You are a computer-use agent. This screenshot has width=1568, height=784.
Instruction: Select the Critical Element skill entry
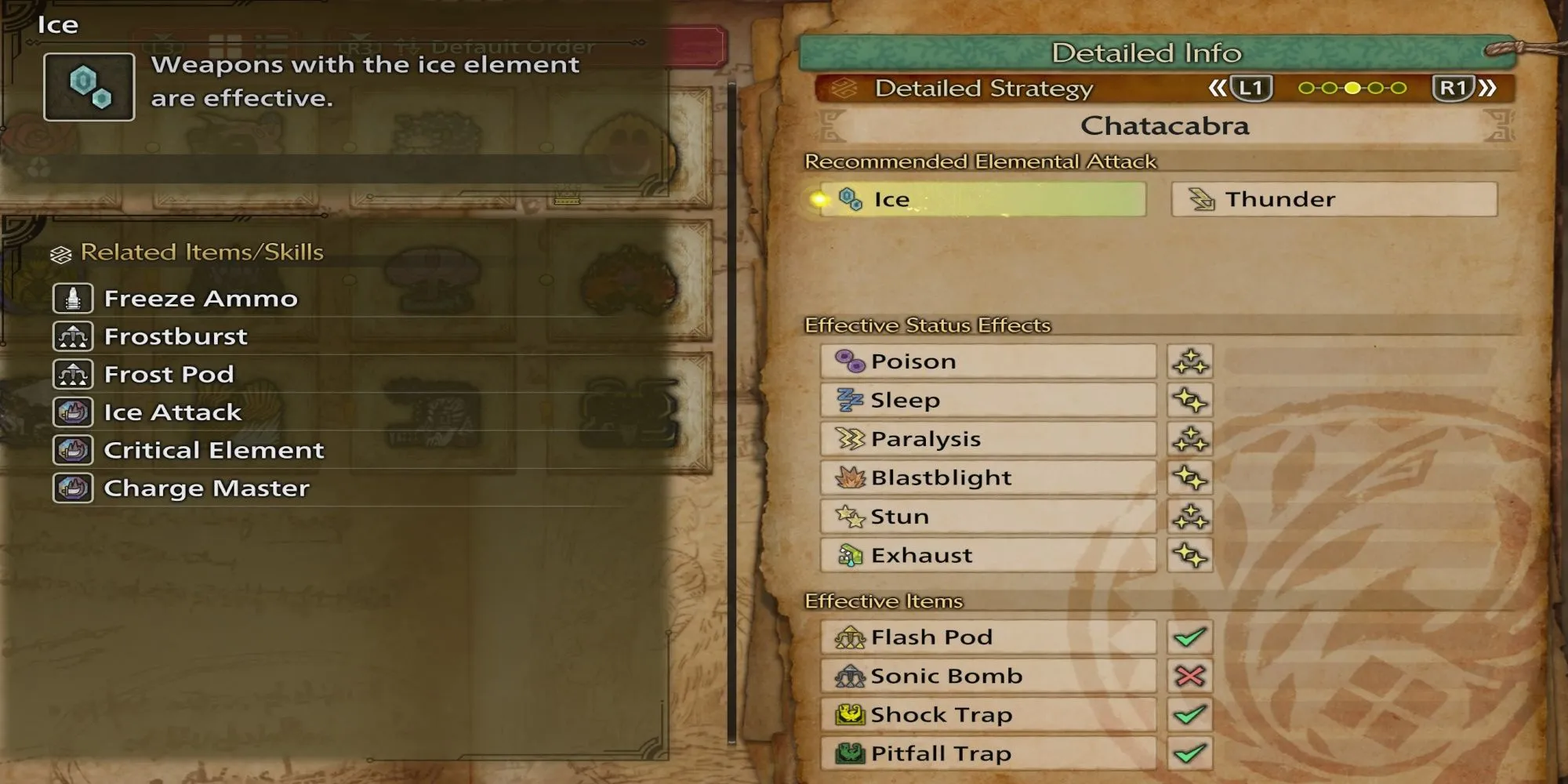click(213, 450)
